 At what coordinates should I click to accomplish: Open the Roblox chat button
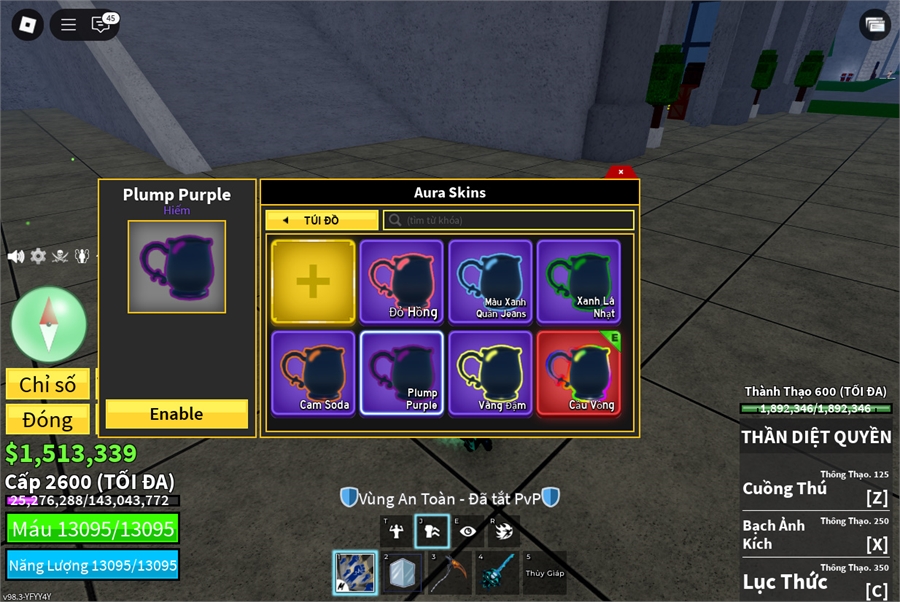pyautogui.click(x=101, y=25)
